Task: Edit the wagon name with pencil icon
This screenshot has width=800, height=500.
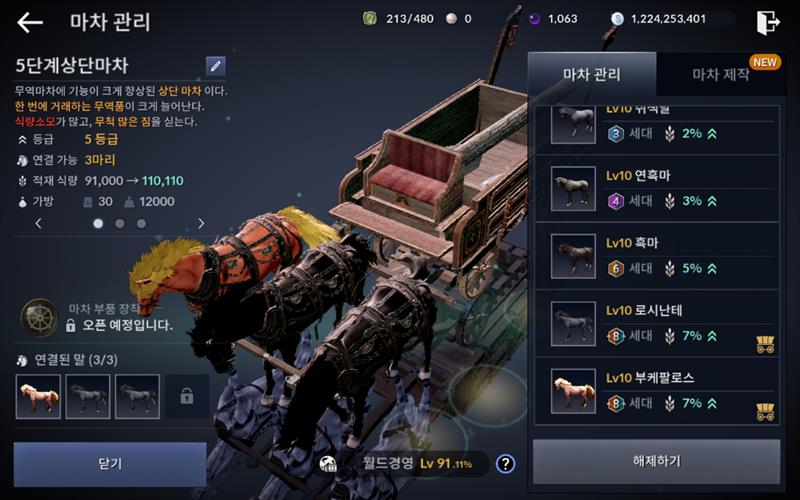Action: [x=216, y=66]
